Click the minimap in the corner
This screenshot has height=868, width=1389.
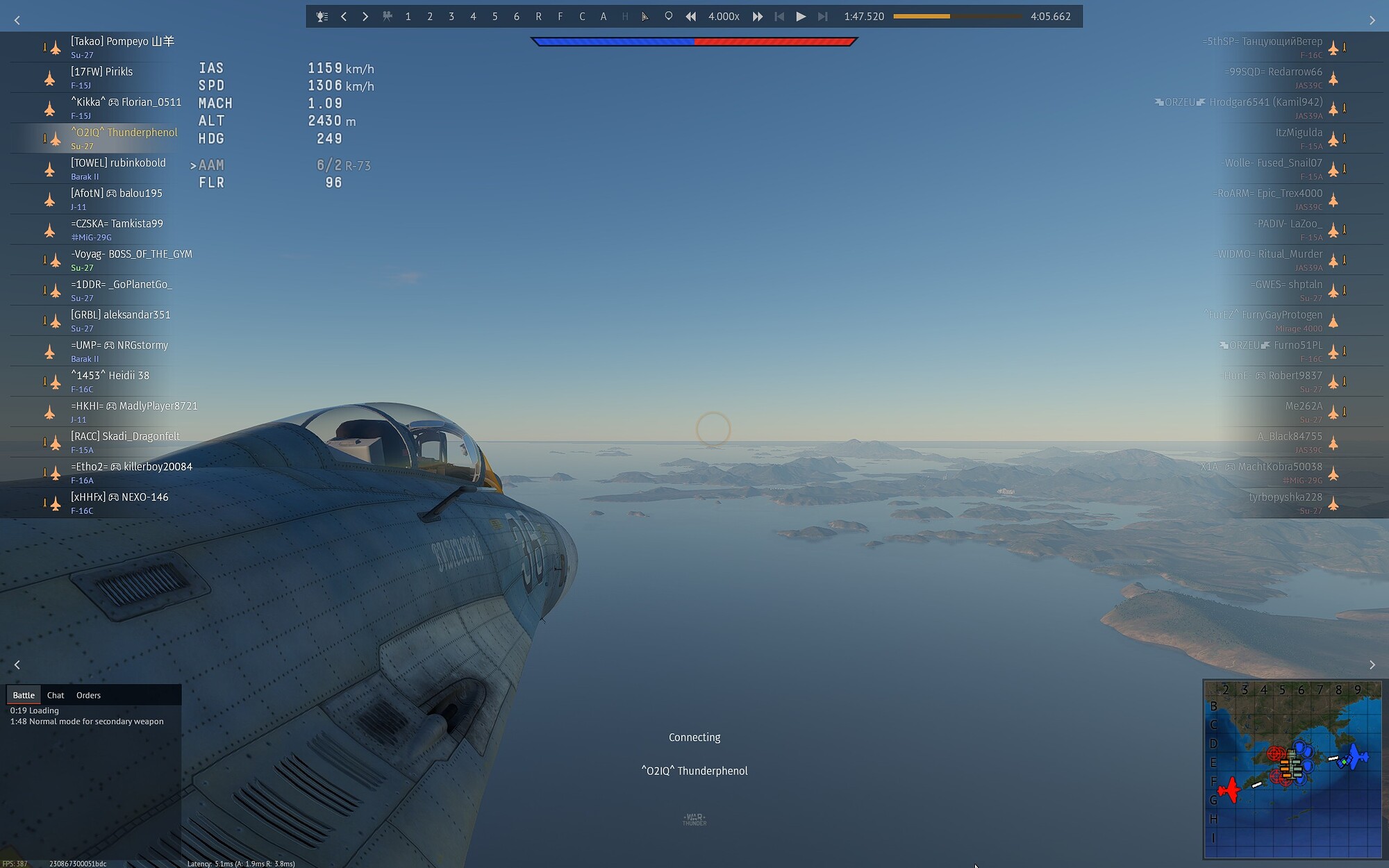tap(1292, 771)
